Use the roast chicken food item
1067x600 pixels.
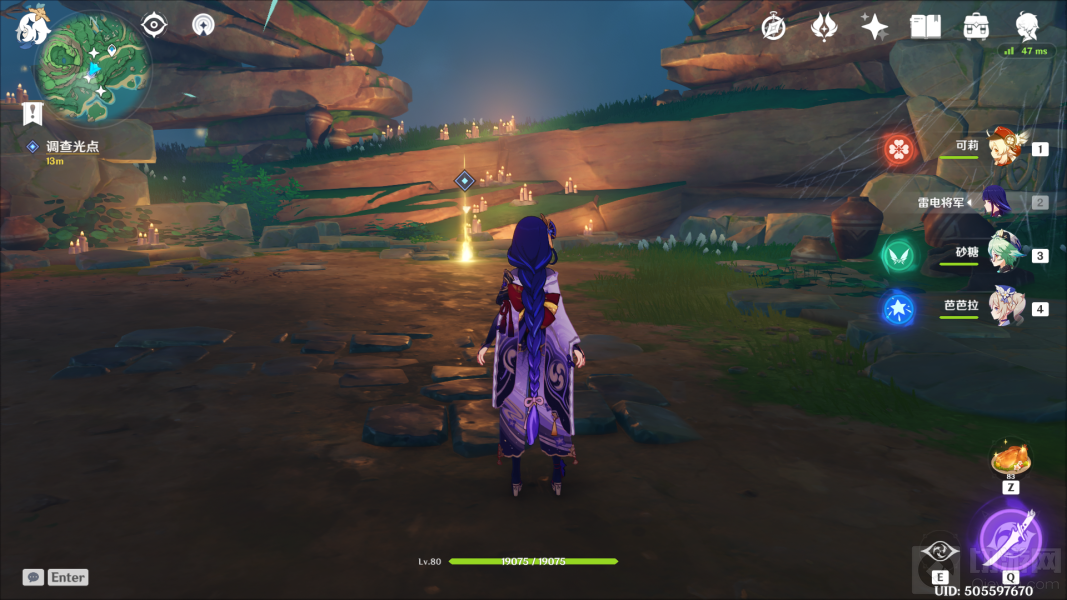coord(1010,460)
